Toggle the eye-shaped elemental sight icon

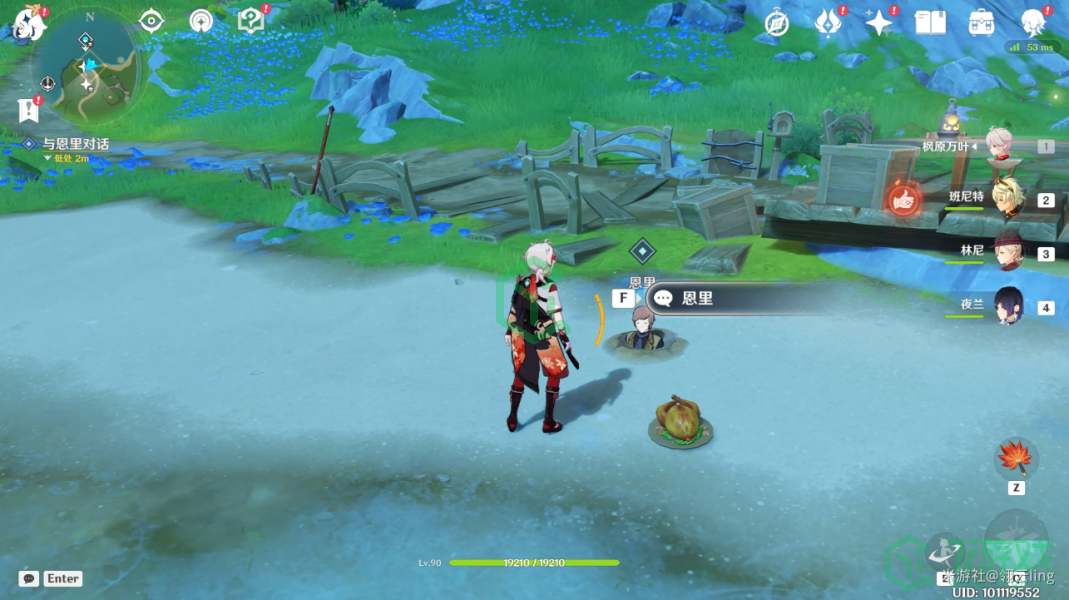151,21
